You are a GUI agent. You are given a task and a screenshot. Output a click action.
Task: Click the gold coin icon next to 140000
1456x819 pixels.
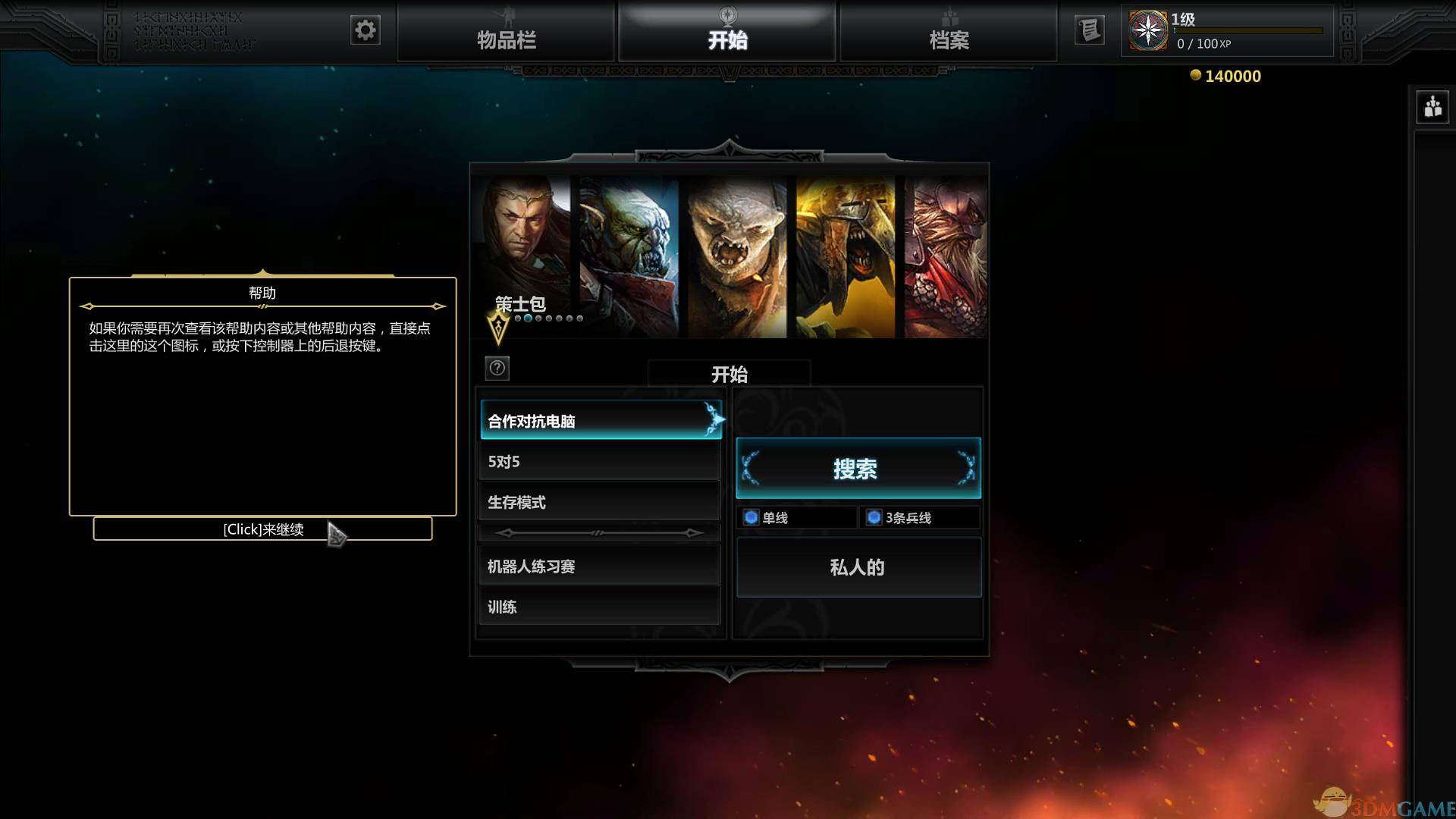[x=1197, y=75]
